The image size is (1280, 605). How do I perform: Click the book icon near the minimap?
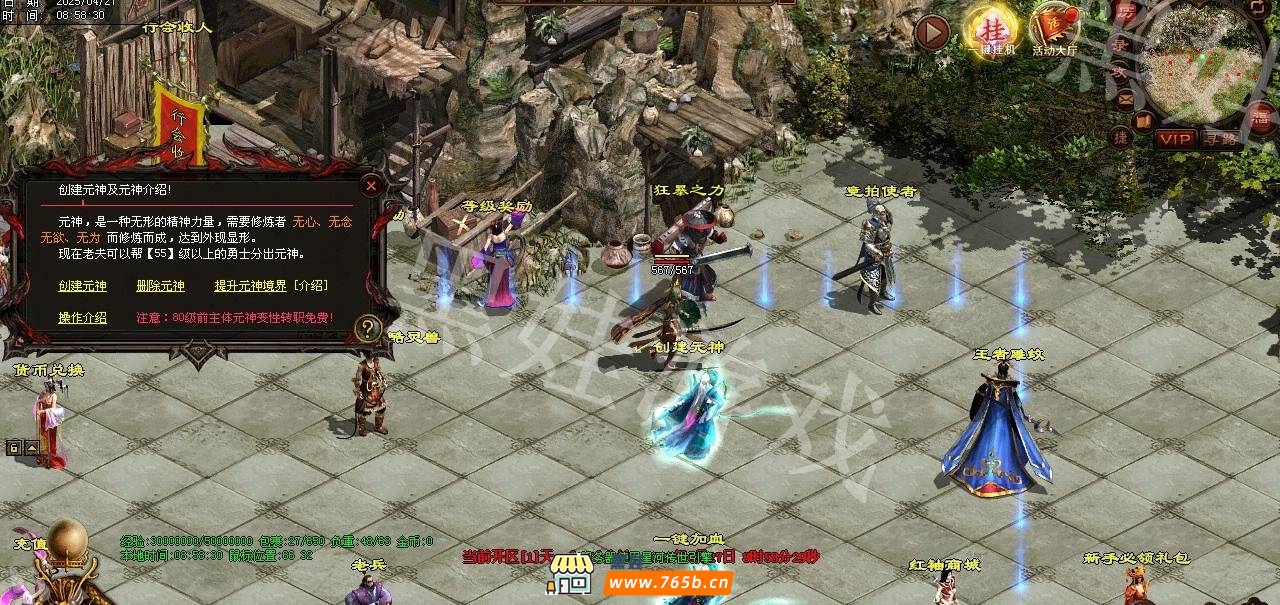pyautogui.click(x=1143, y=122)
